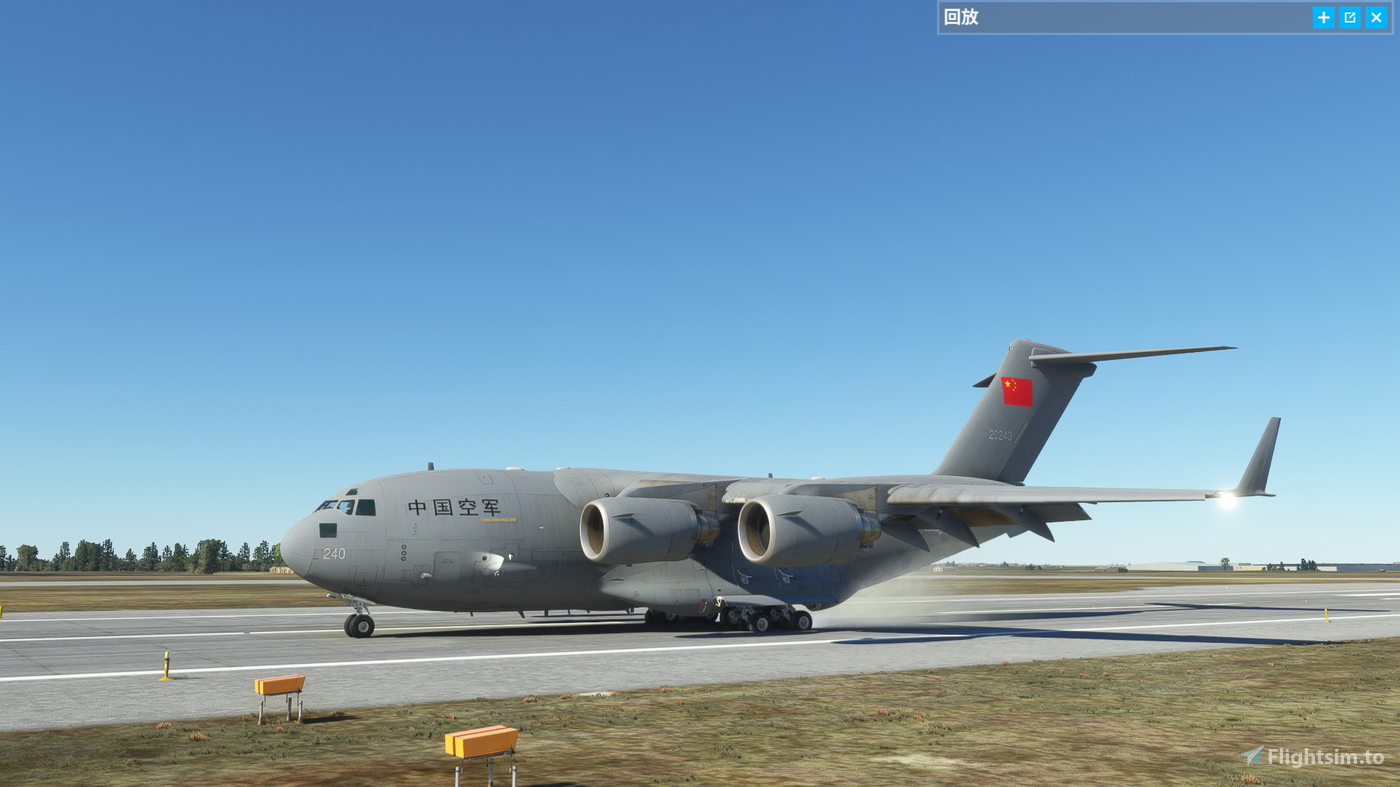Pop out the 回放 panel into its own window

click(x=1349, y=17)
